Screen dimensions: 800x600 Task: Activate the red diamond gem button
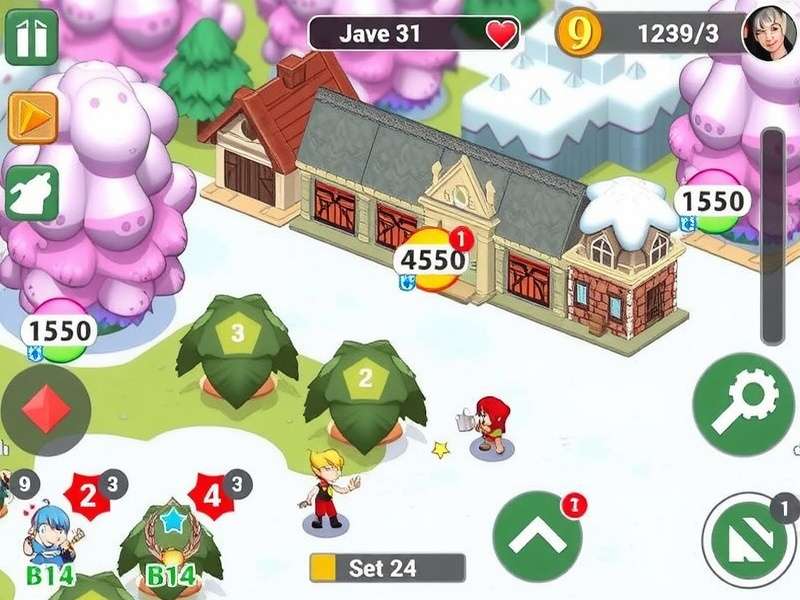[45, 410]
